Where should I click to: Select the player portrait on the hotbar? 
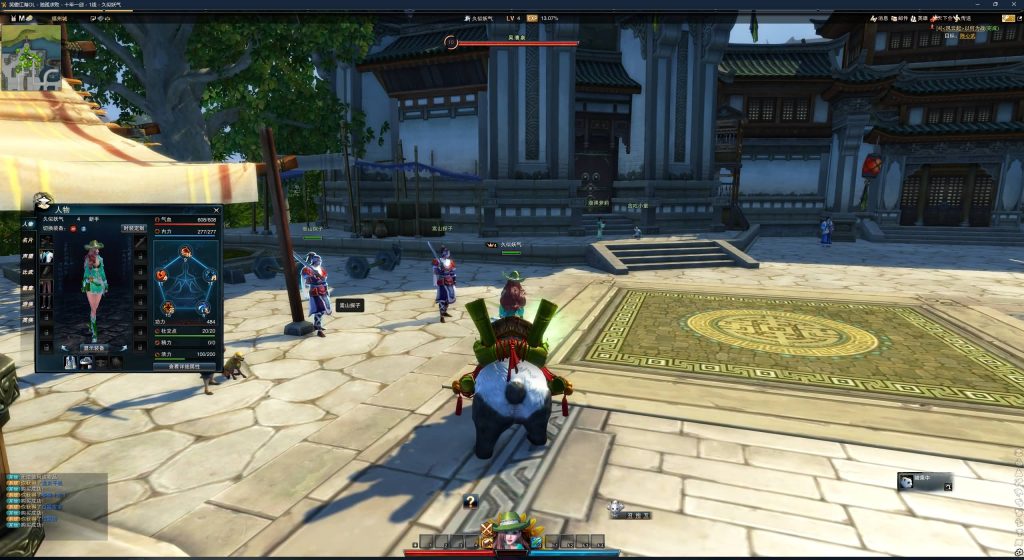point(512,537)
